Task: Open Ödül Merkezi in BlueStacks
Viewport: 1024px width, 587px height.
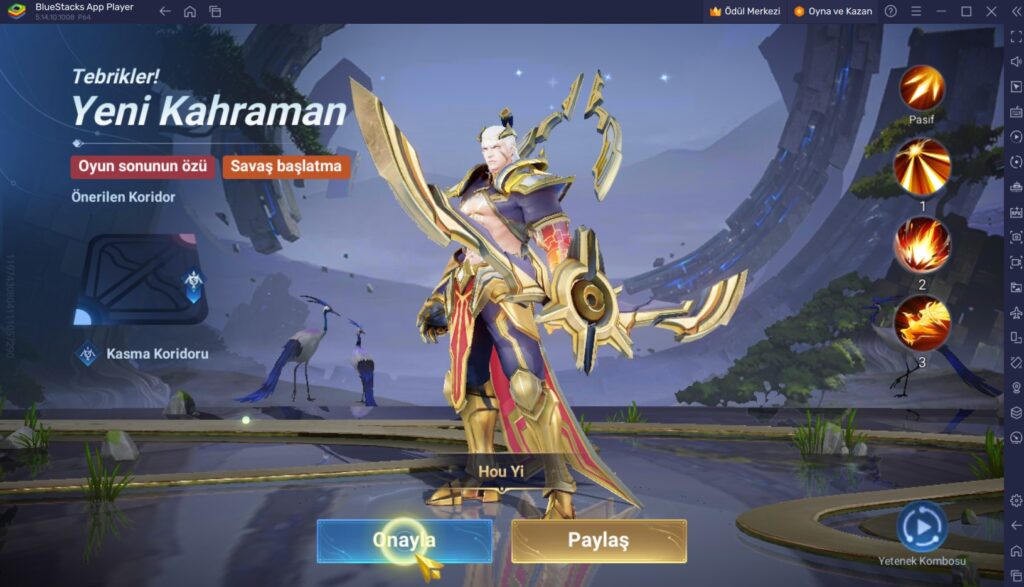Action: pyautogui.click(x=743, y=11)
